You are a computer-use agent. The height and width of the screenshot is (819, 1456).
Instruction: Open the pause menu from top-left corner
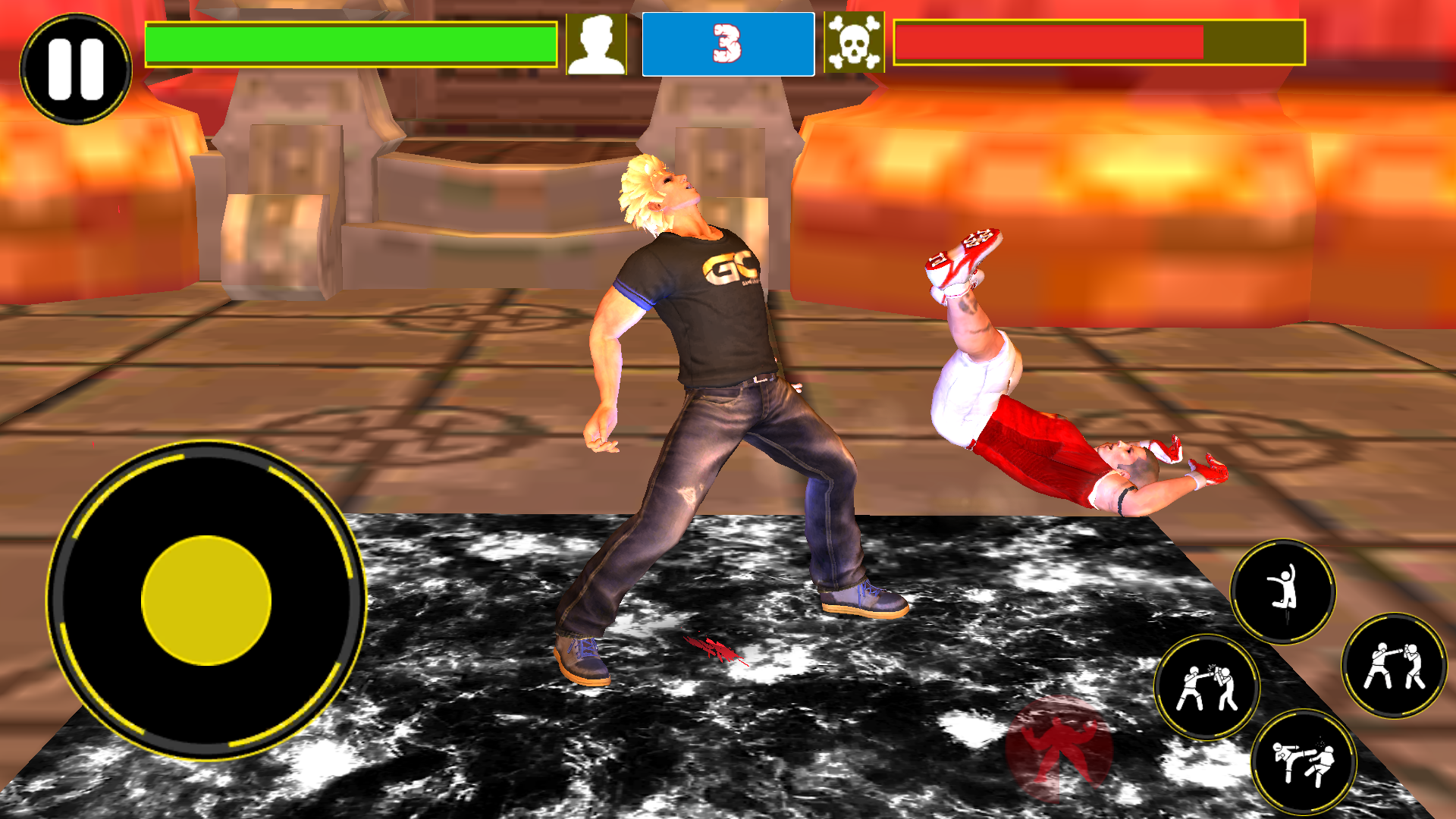point(76,68)
